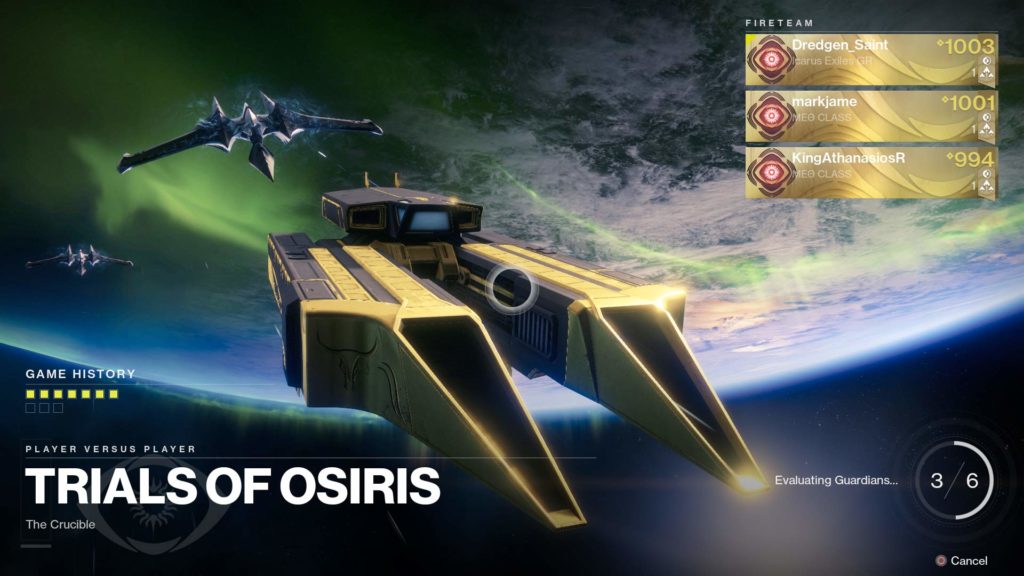
Task: Inspect KingAthanasiosR's fireteam card
Action: tap(870, 172)
